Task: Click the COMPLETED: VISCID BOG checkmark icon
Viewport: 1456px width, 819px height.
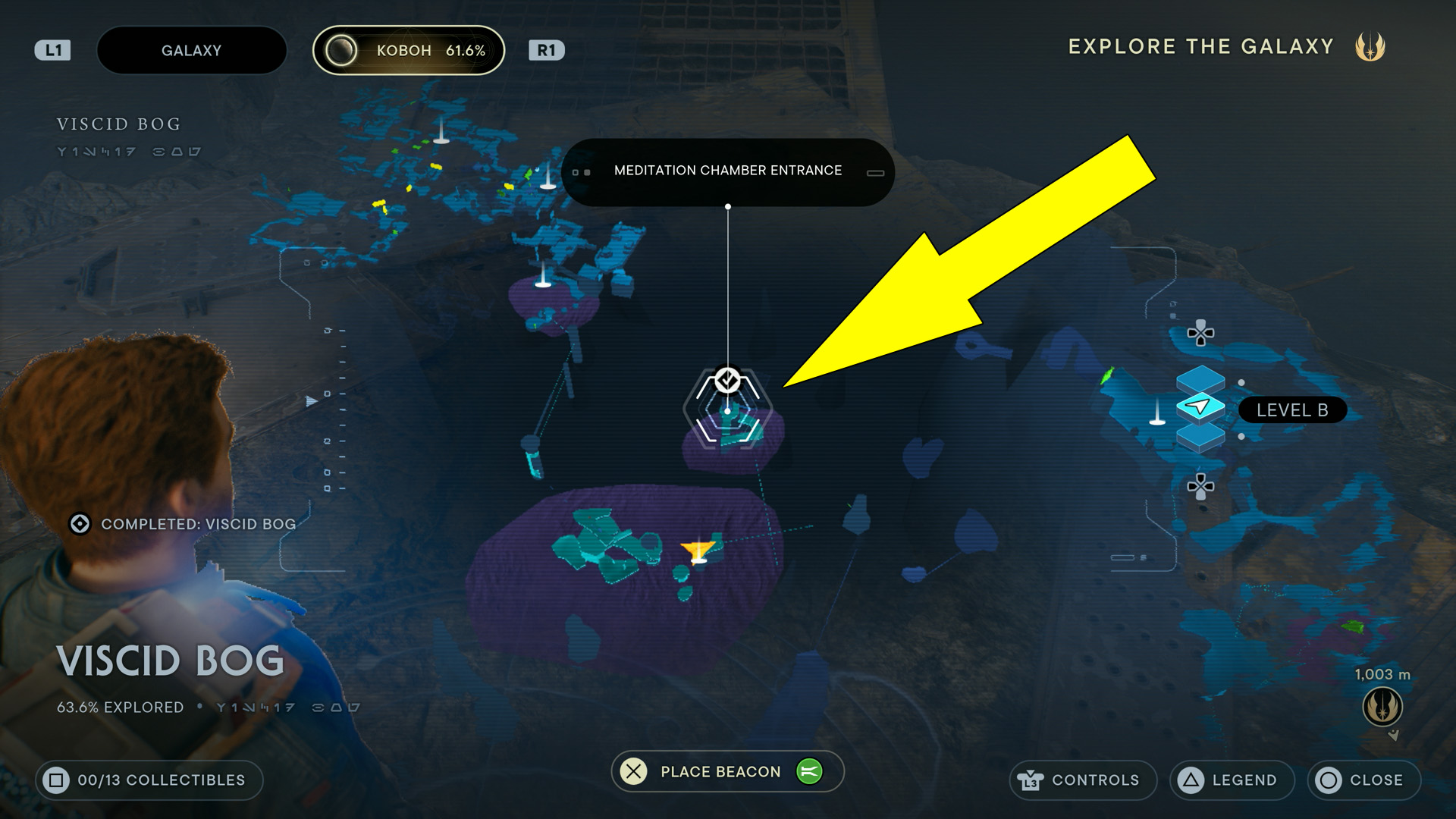Action: 80,523
